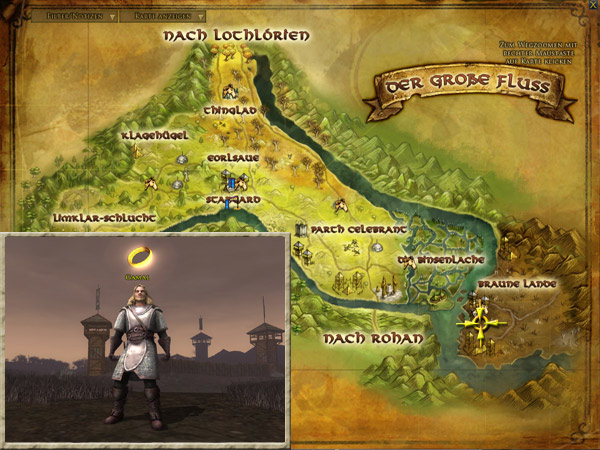
Task: Follow the Nach Rohan map link
Action: coord(372,339)
